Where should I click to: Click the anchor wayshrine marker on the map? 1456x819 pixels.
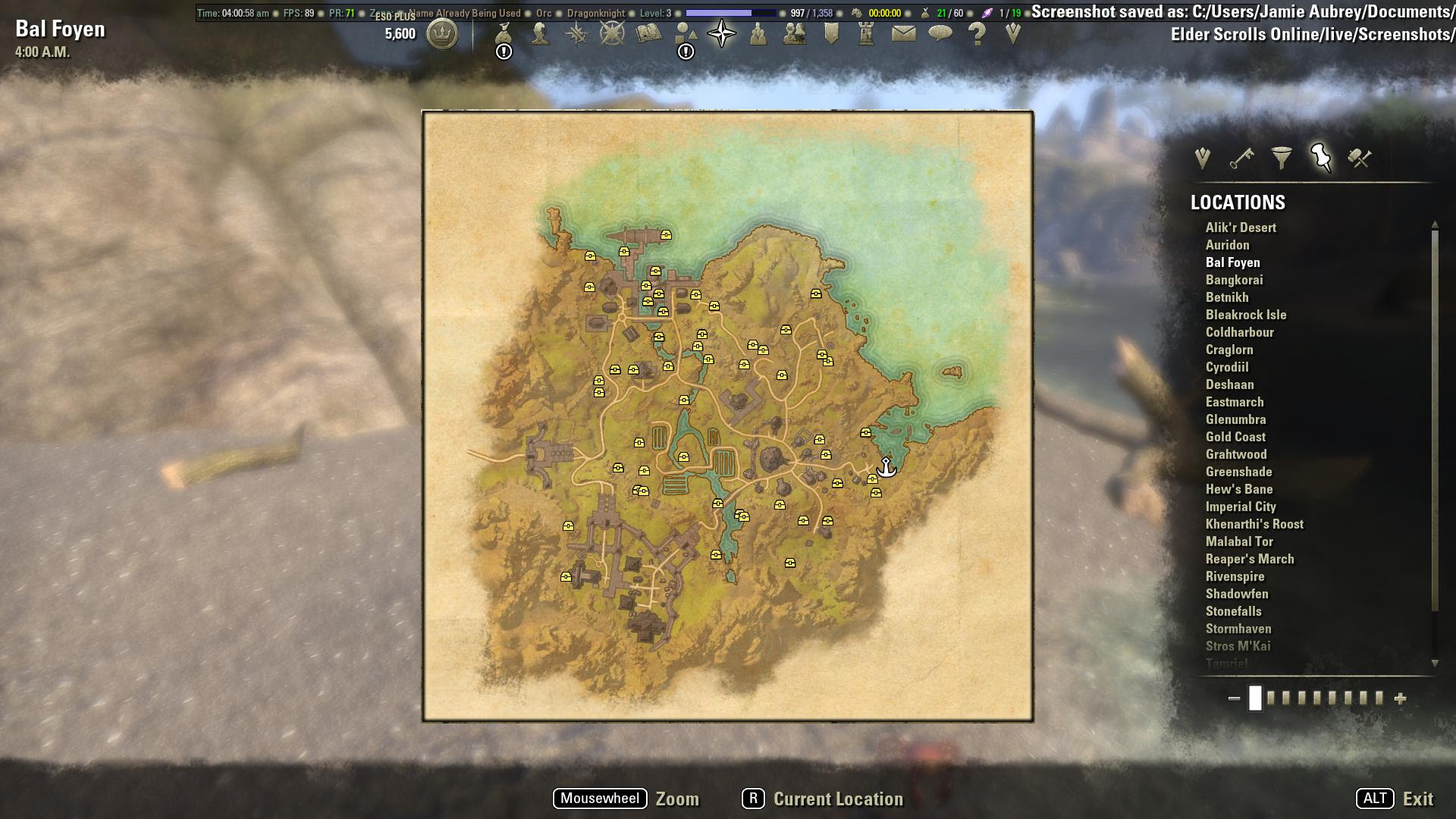pos(885,469)
